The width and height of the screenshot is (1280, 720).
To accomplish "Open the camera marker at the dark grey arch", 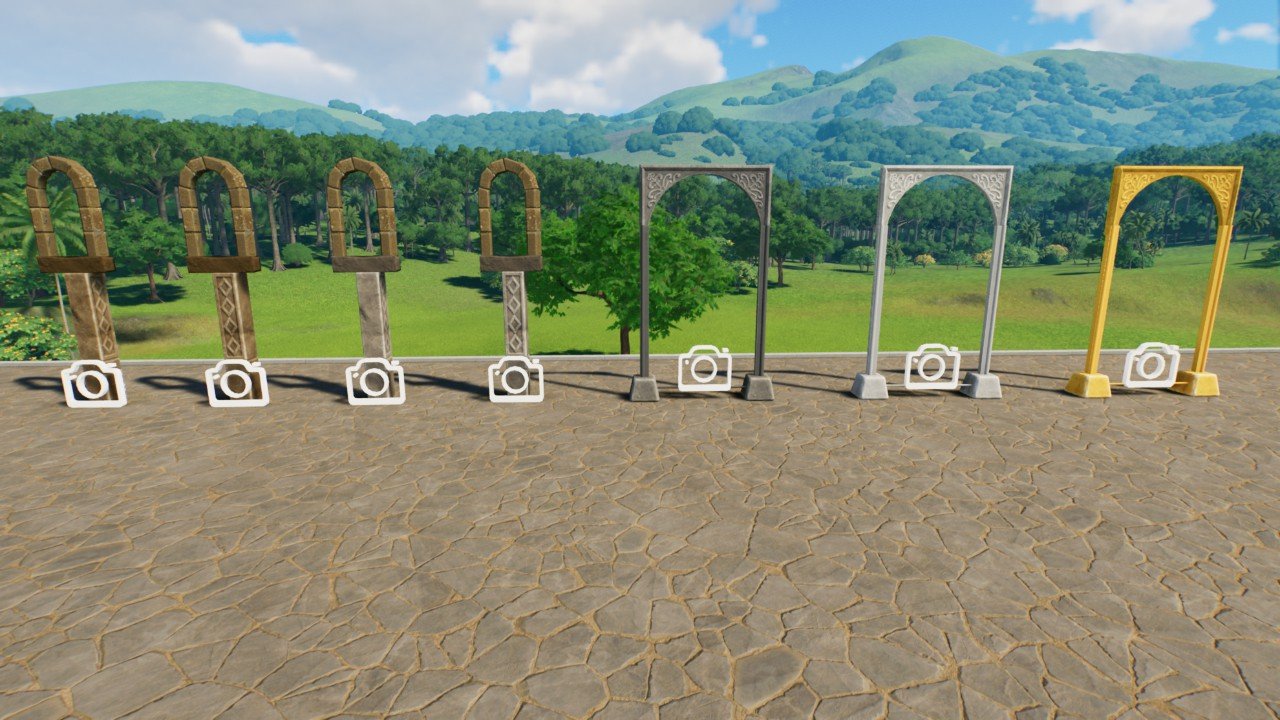I will point(704,368).
